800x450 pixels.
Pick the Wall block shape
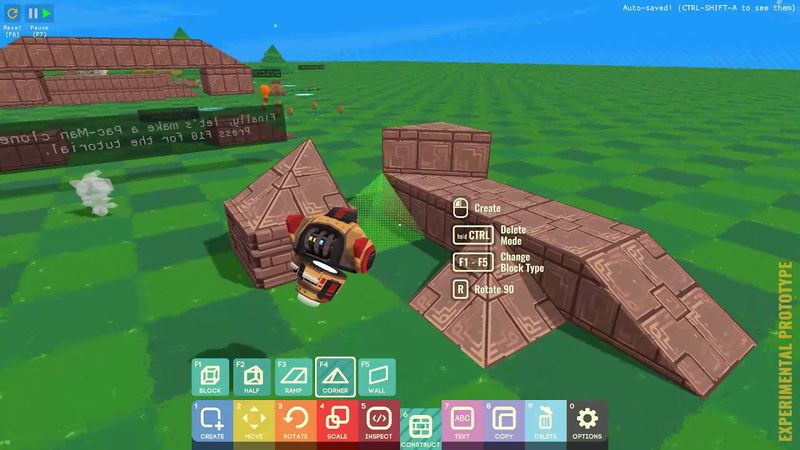[378, 378]
